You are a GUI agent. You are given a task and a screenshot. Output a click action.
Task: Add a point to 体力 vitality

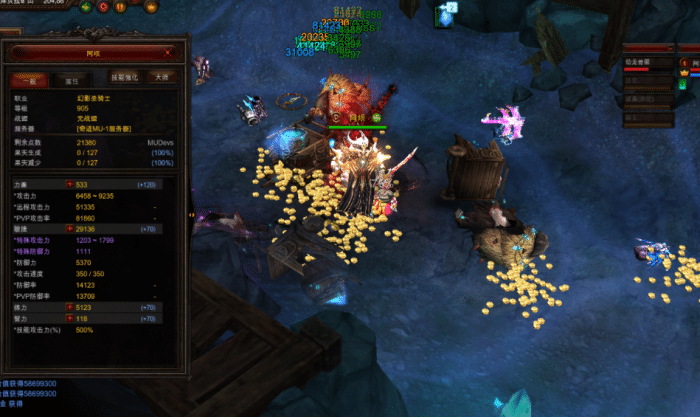coord(69,308)
